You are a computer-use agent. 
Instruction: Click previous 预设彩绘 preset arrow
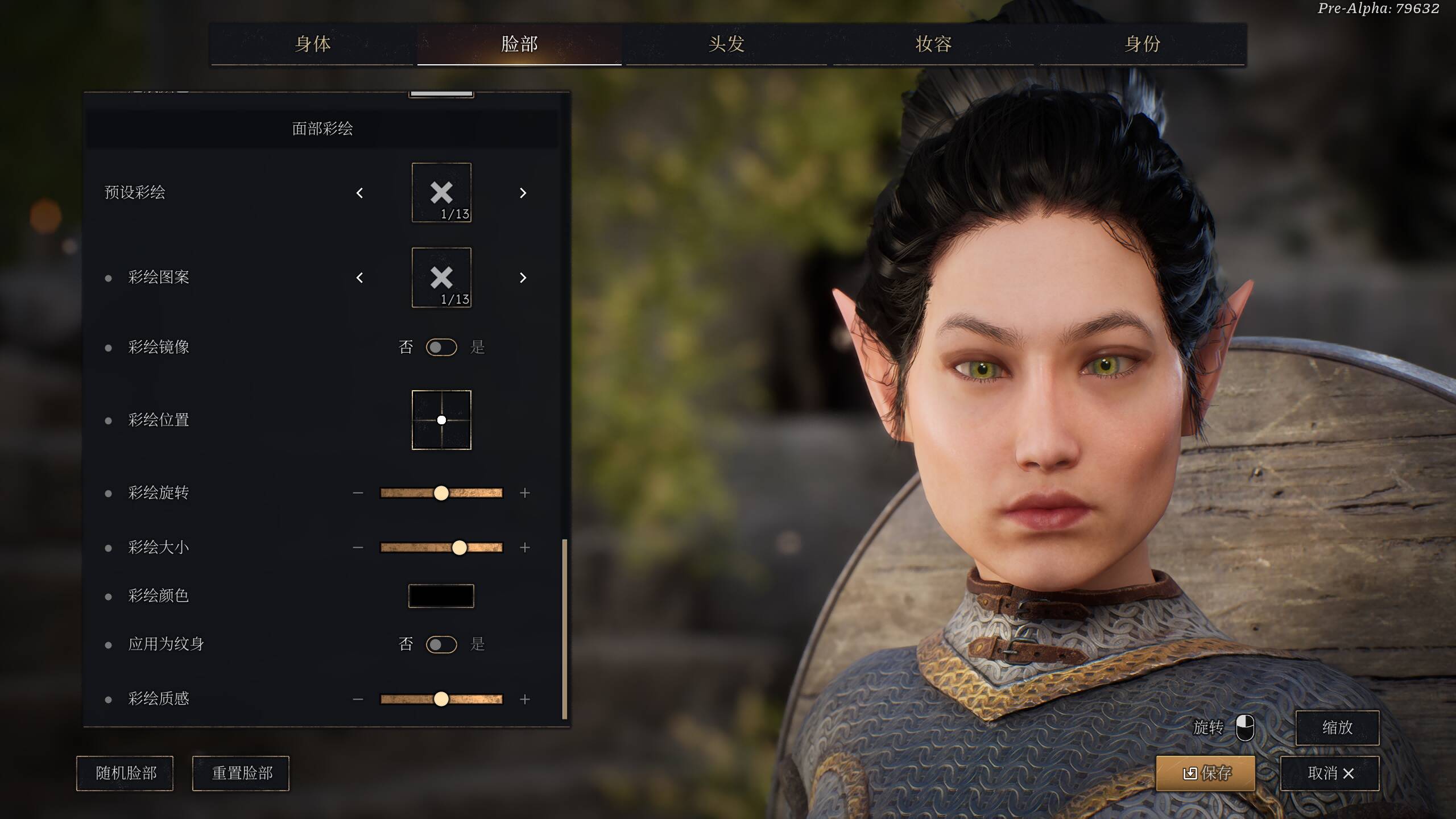pyautogui.click(x=359, y=193)
